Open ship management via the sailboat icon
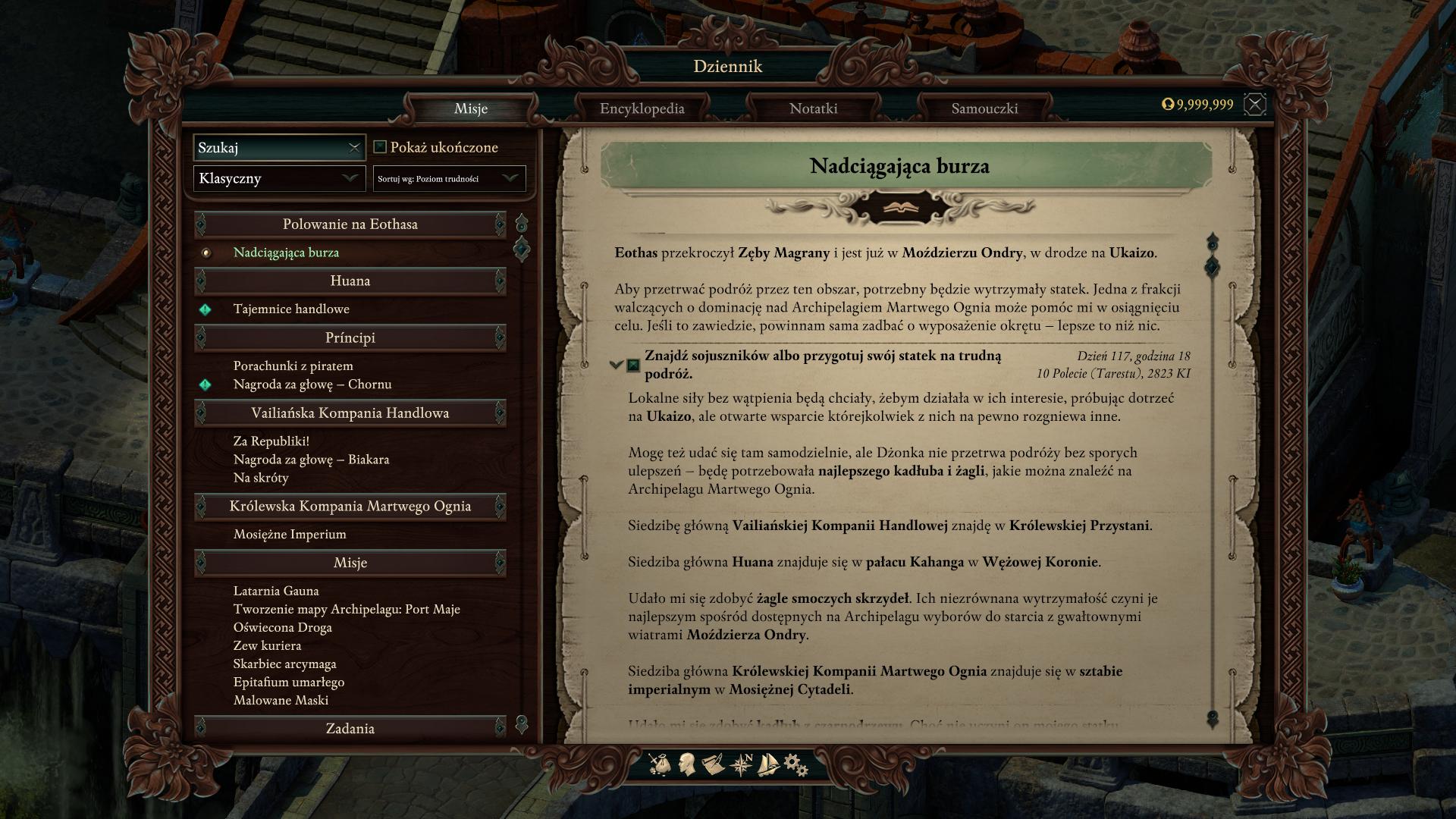 (x=768, y=764)
